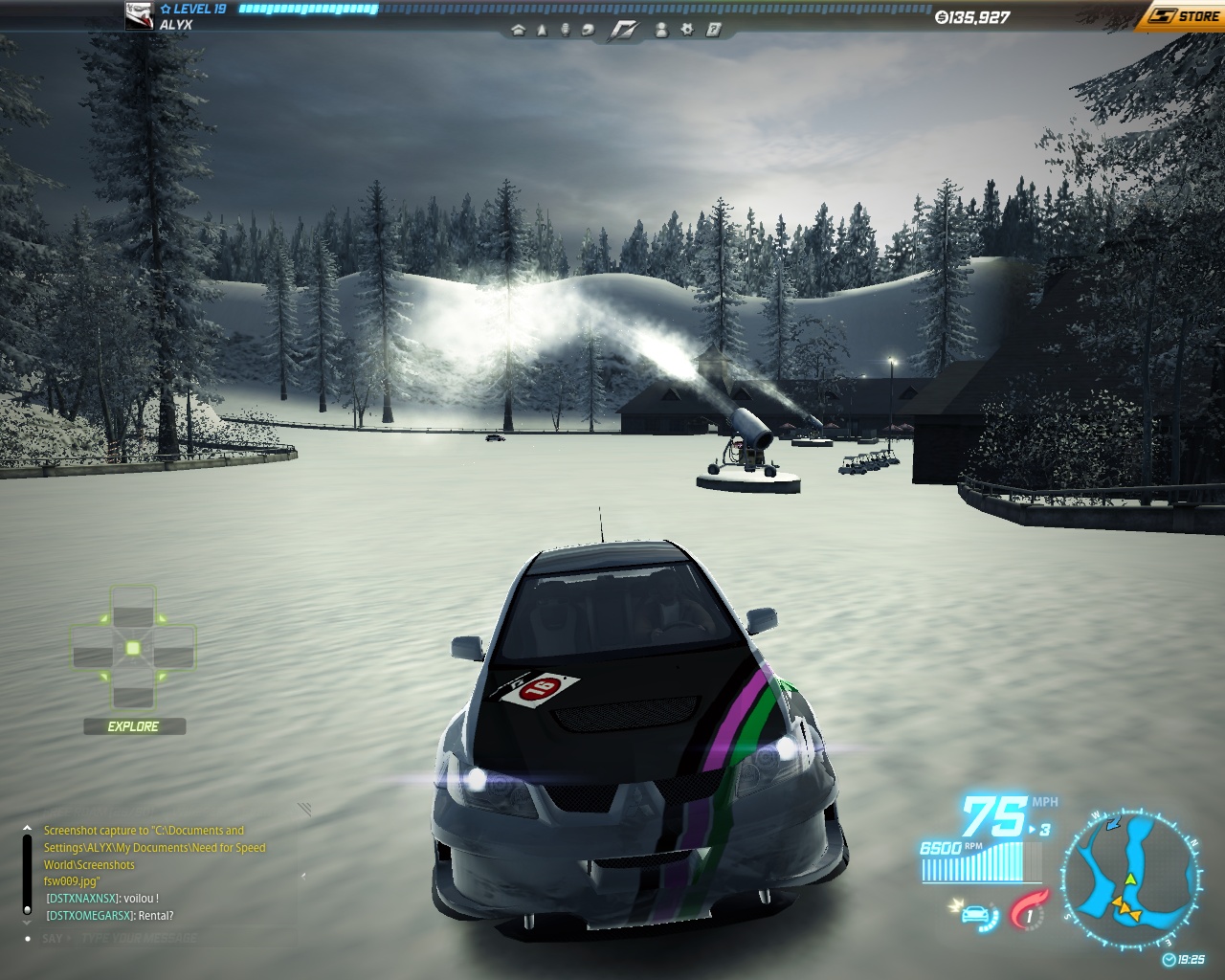Activate the blue car powerup icon
1225x980 pixels.
(978, 914)
